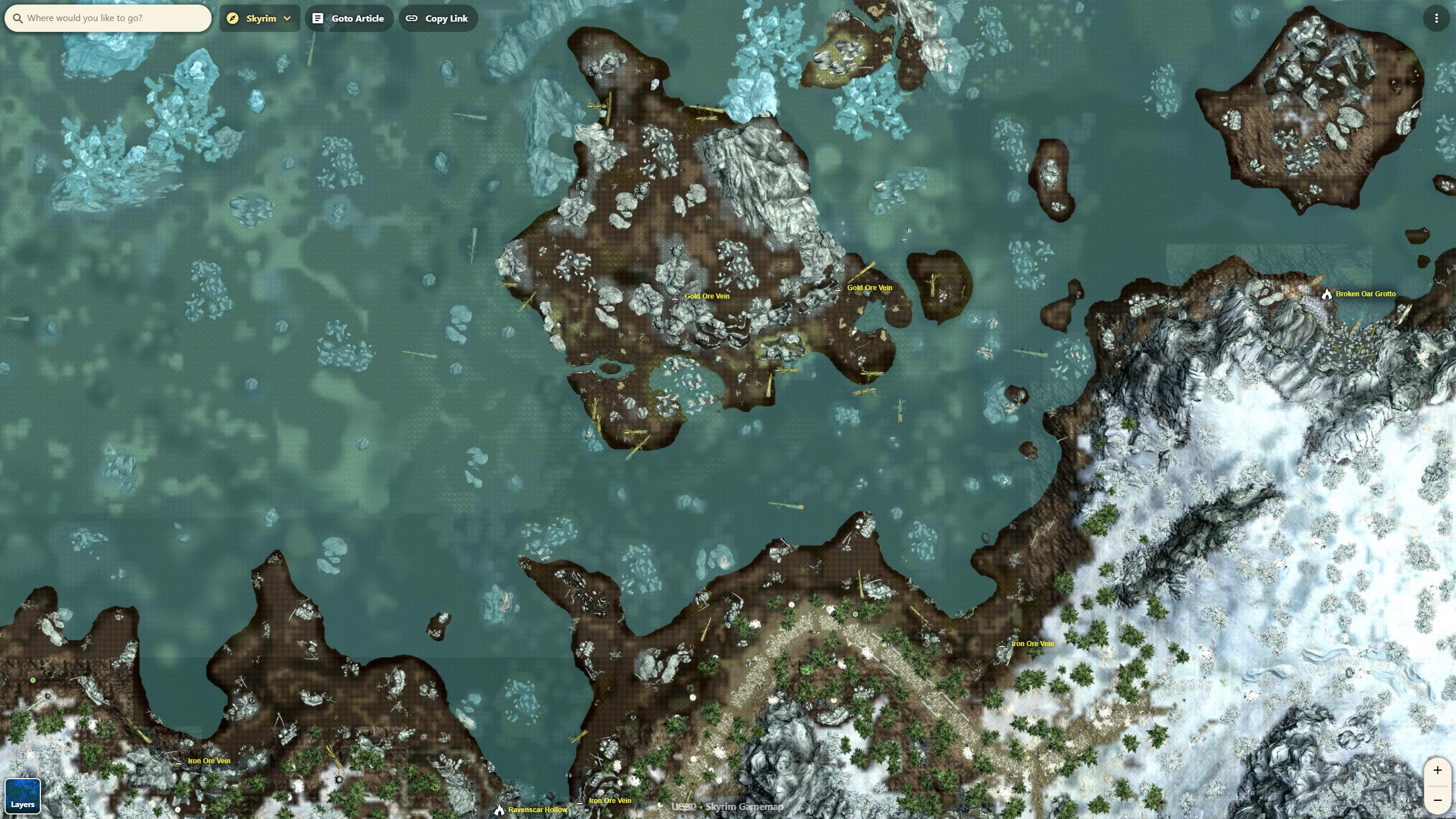Click the compass icon in the map selector
Image resolution: width=1456 pixels, height=819 pixels.
tap(233, 18)
